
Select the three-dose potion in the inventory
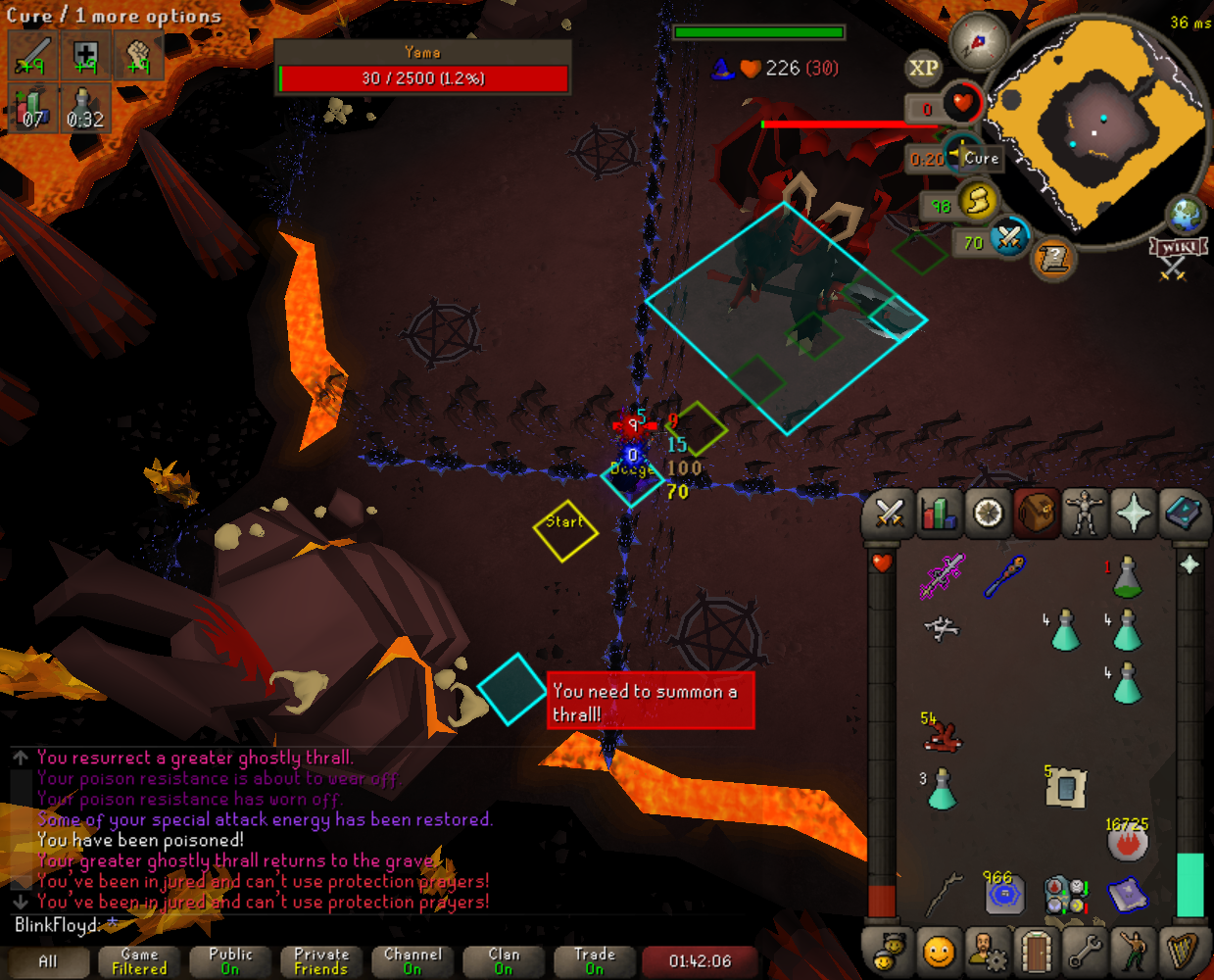pyautogui.click(x=942, y=789)
